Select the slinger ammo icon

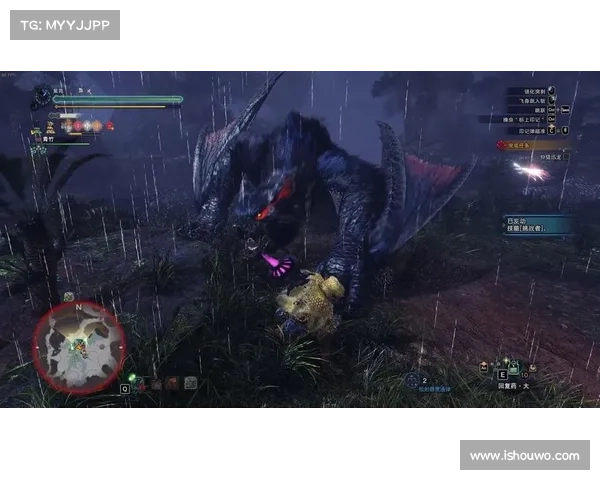412,380
